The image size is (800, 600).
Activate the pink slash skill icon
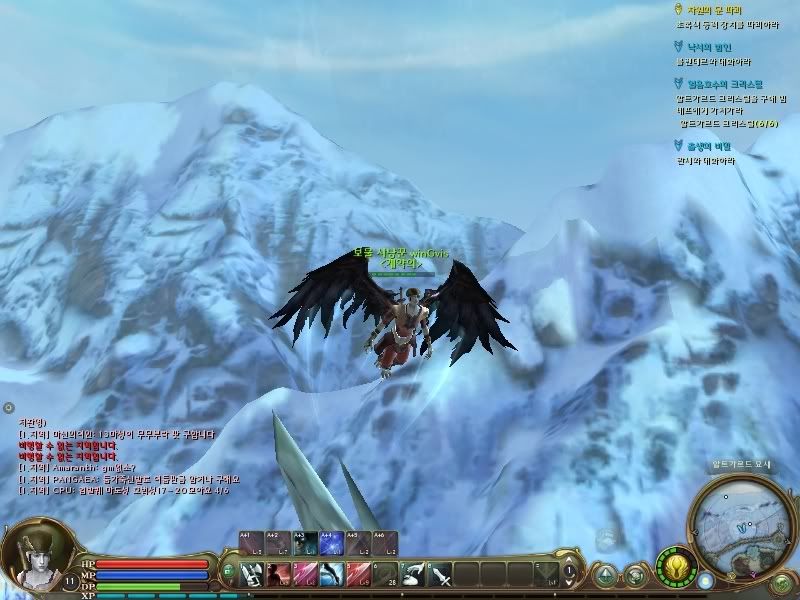click(305, 573)
